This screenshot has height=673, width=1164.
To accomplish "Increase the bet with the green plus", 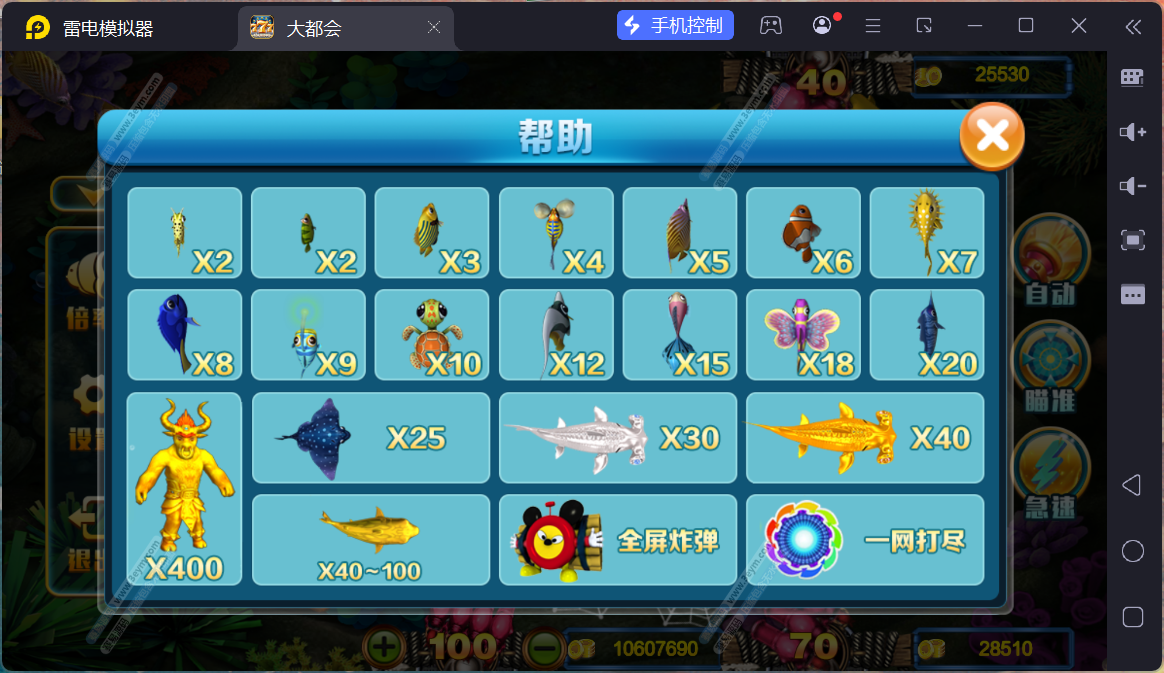I will (x=384, y=648).
